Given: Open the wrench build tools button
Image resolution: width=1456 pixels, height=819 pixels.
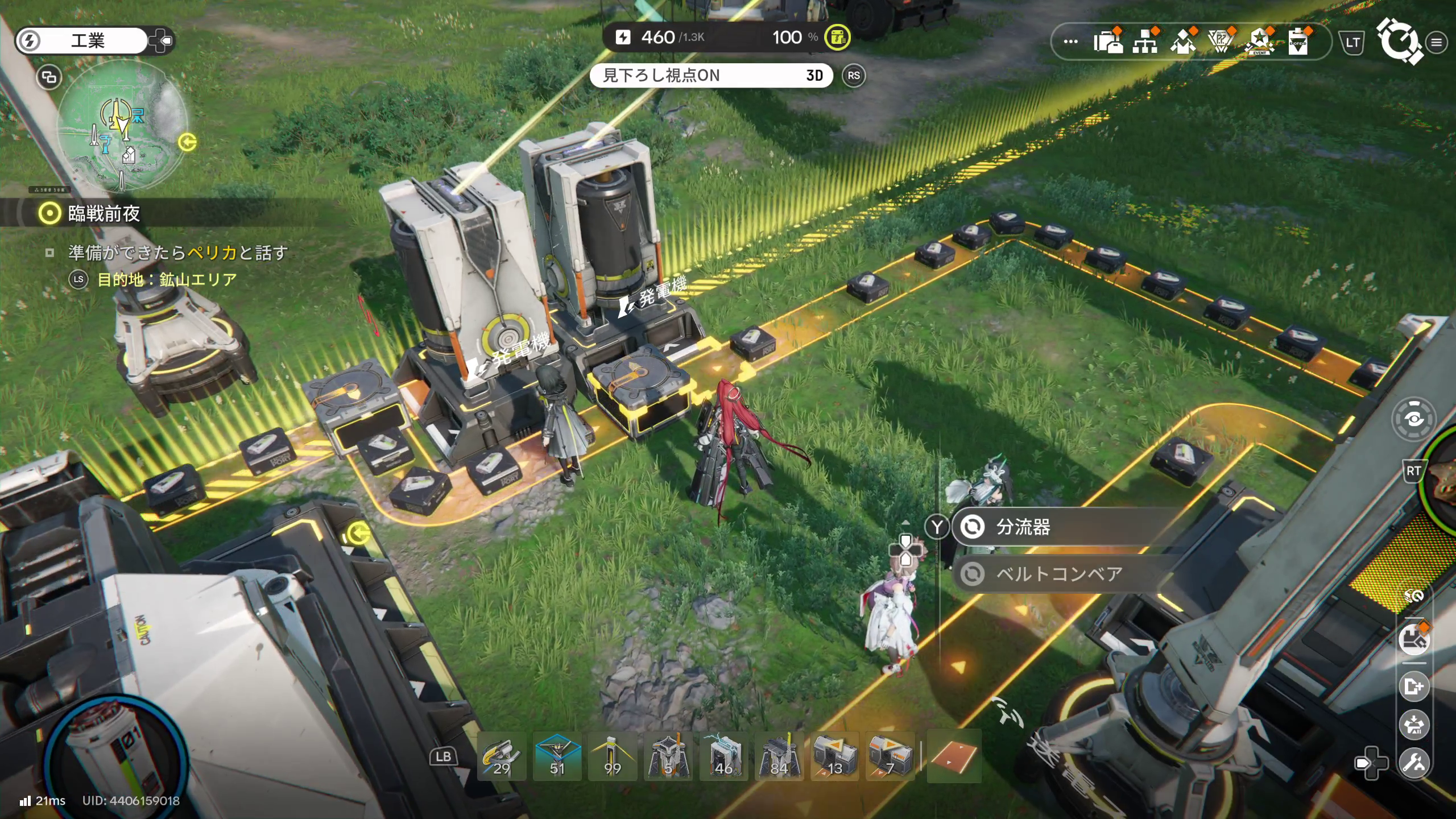Looking at the screenshot, I should tap(1414, 762).
